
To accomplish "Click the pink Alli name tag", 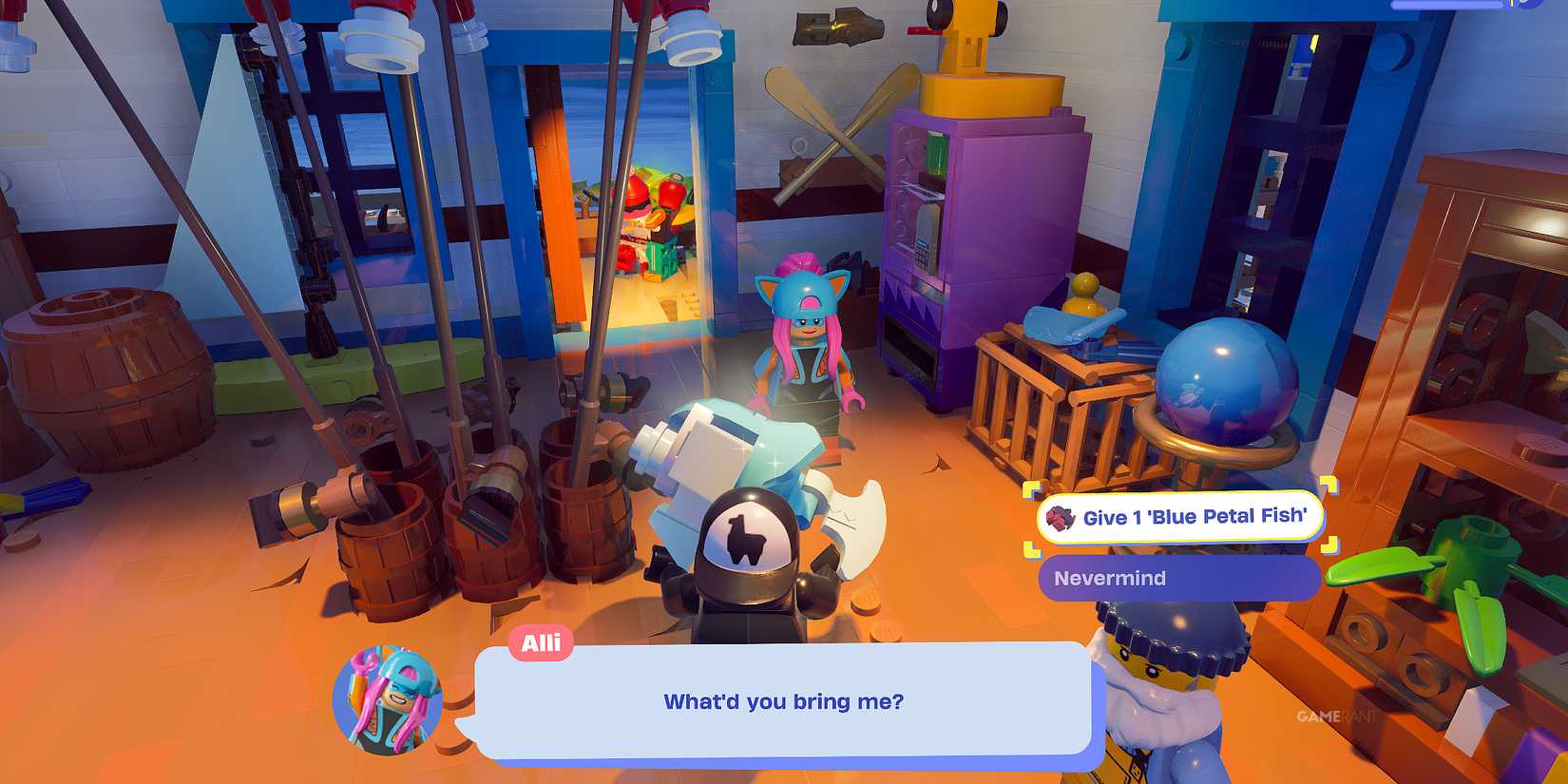I will [x=540, y=642].
